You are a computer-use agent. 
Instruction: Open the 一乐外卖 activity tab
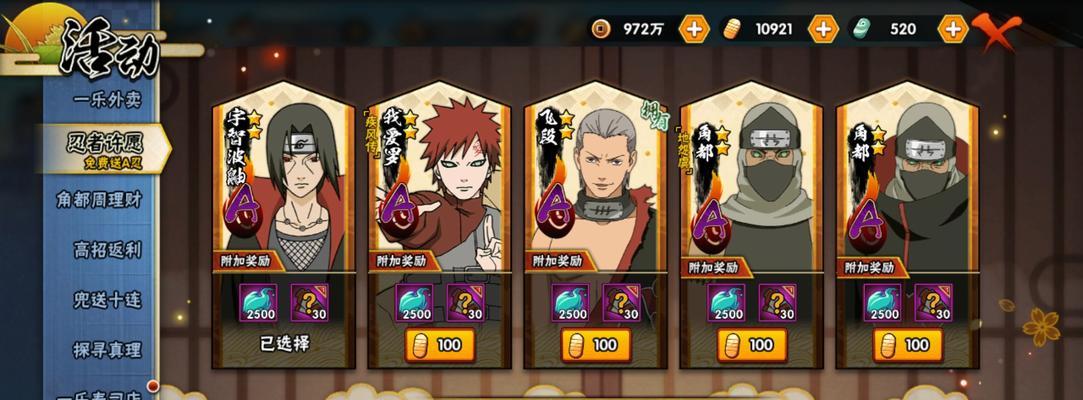pos(107,99)
